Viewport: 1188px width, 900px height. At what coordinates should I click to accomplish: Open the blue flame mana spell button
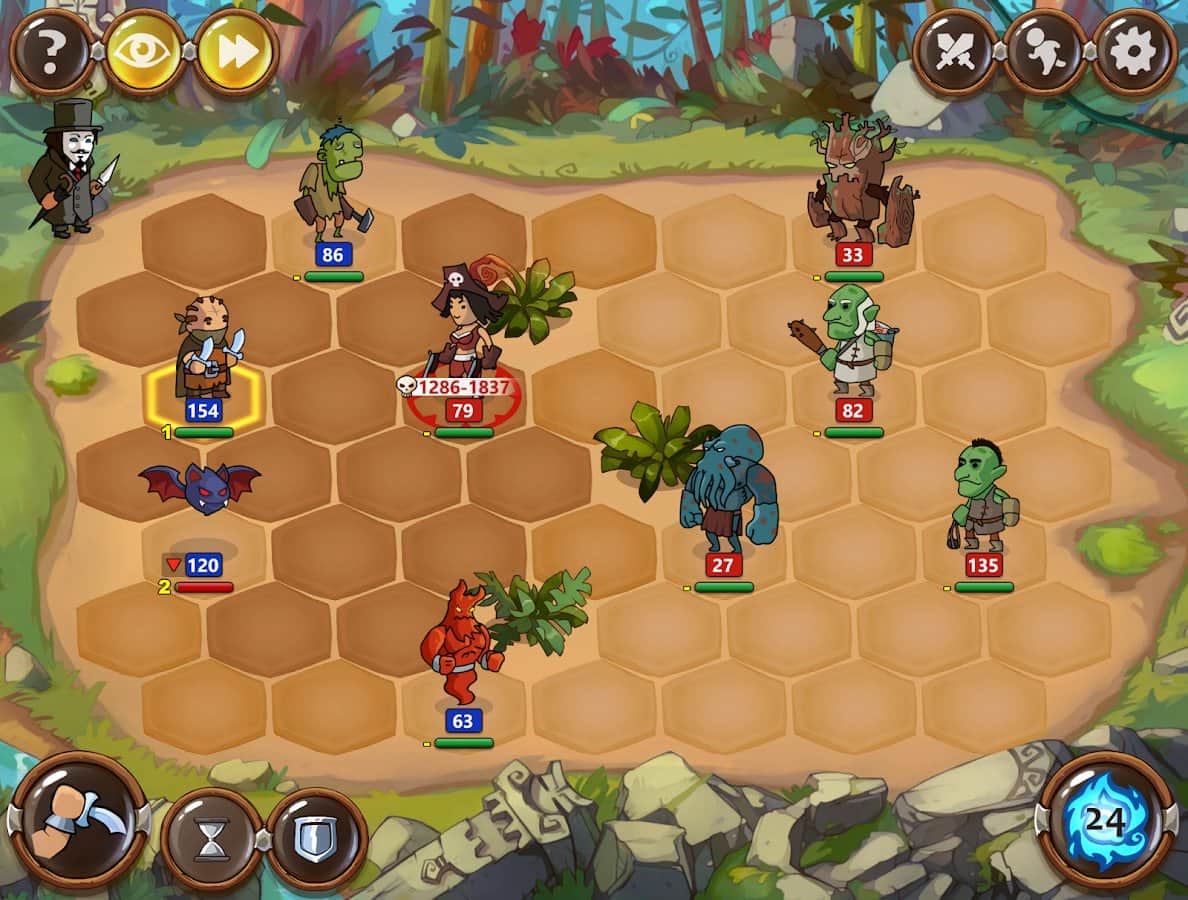[1107, 822]
